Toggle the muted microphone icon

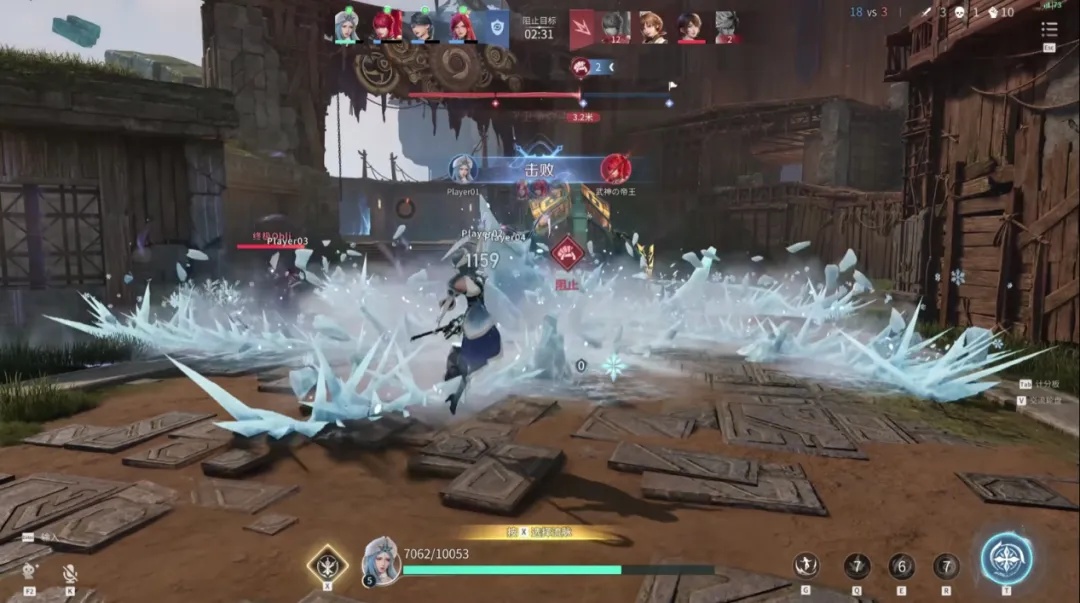pos(70,573)
